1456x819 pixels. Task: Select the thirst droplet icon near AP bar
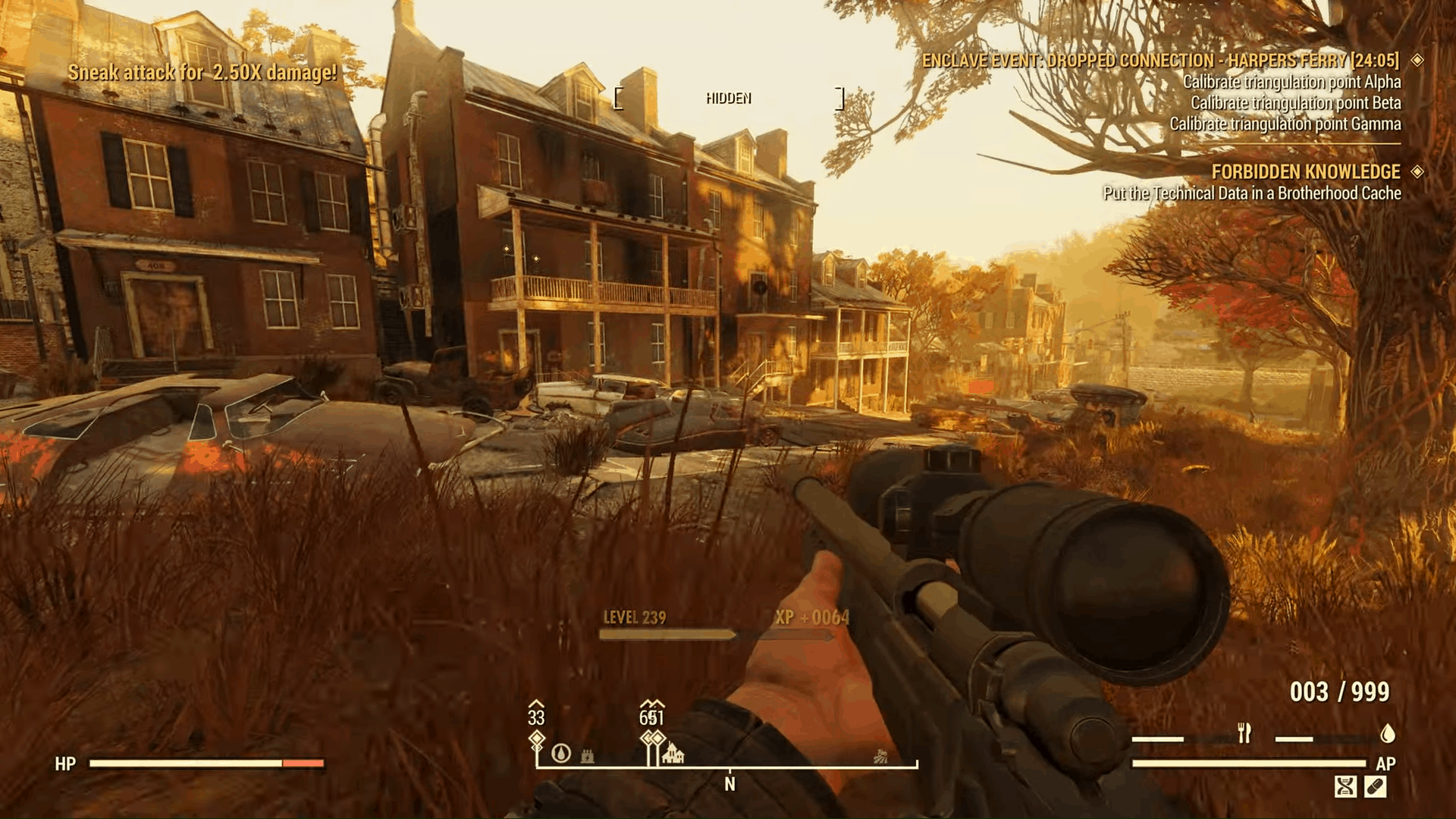tap(1388, 733)
